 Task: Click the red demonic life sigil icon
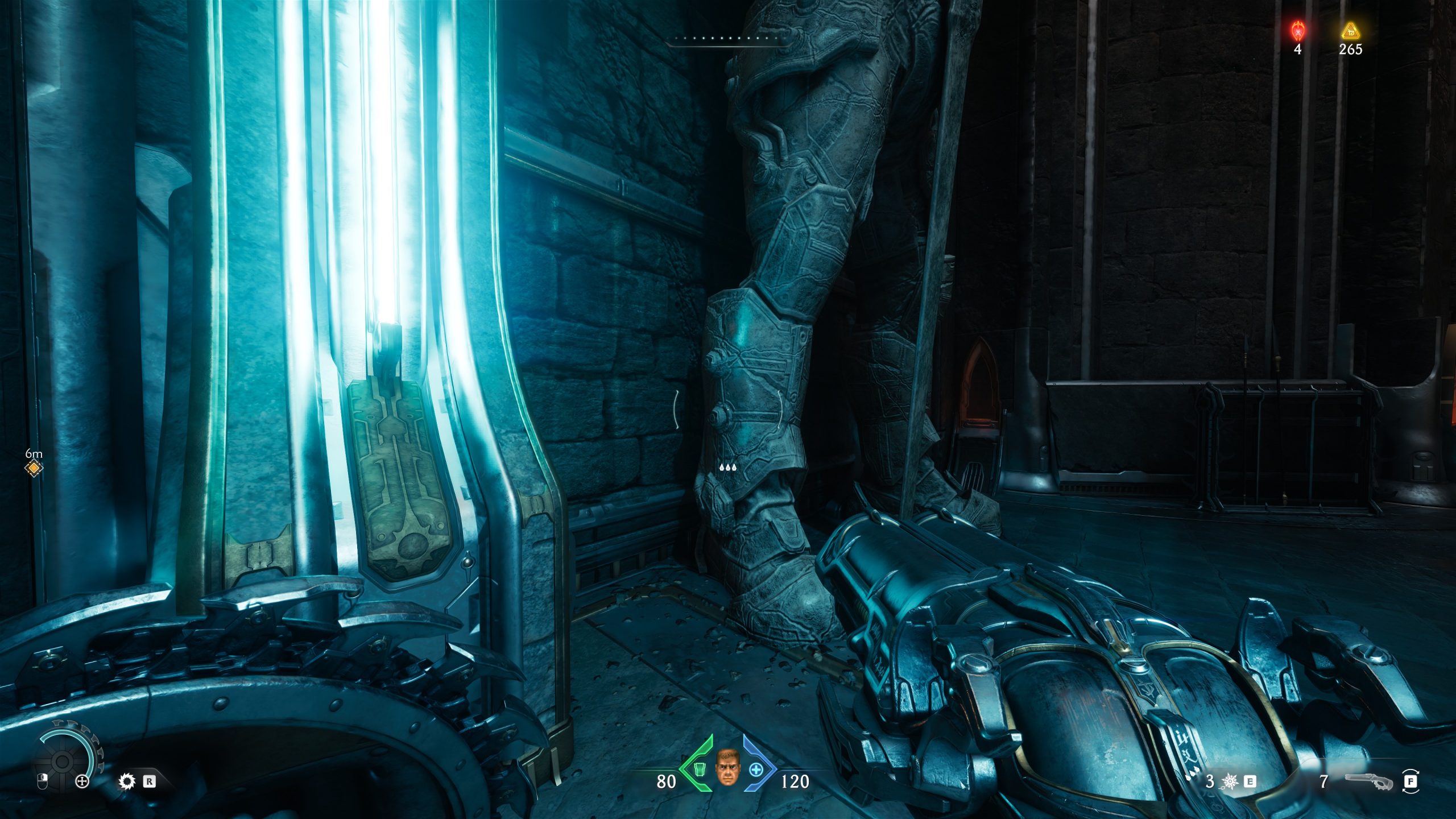1297,30
